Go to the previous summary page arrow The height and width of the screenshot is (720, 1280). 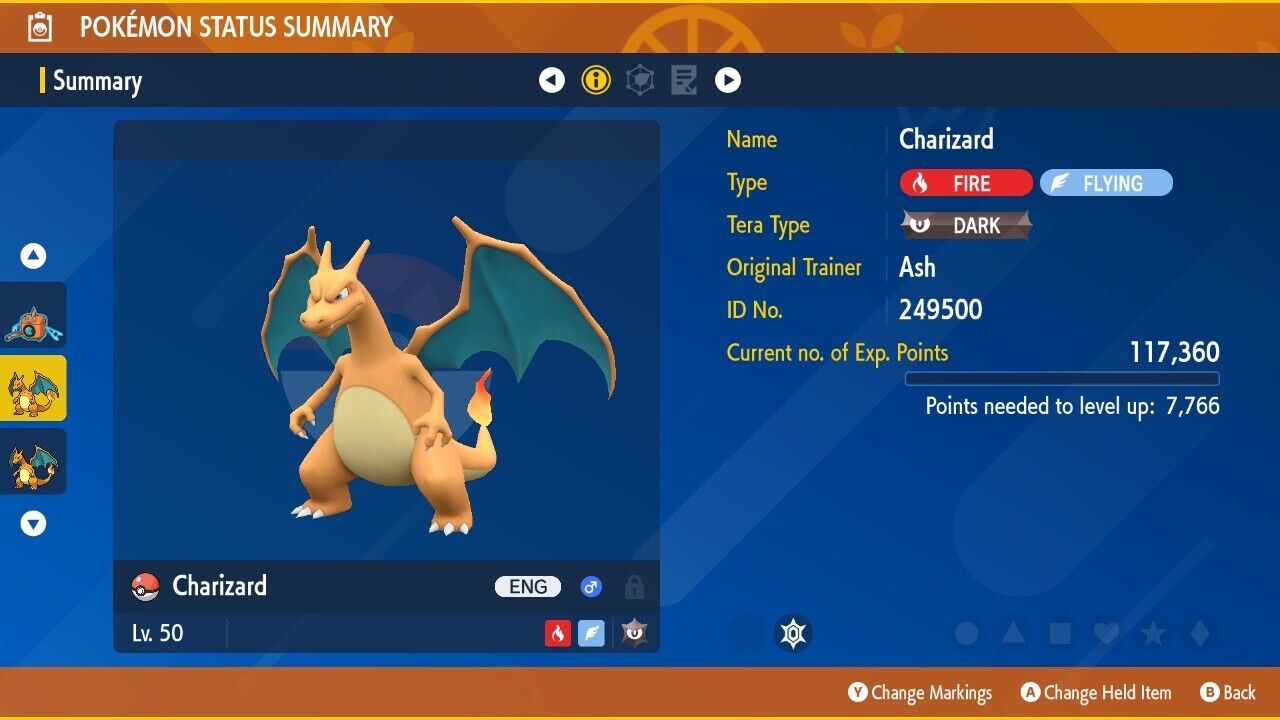tap(552, 80)
